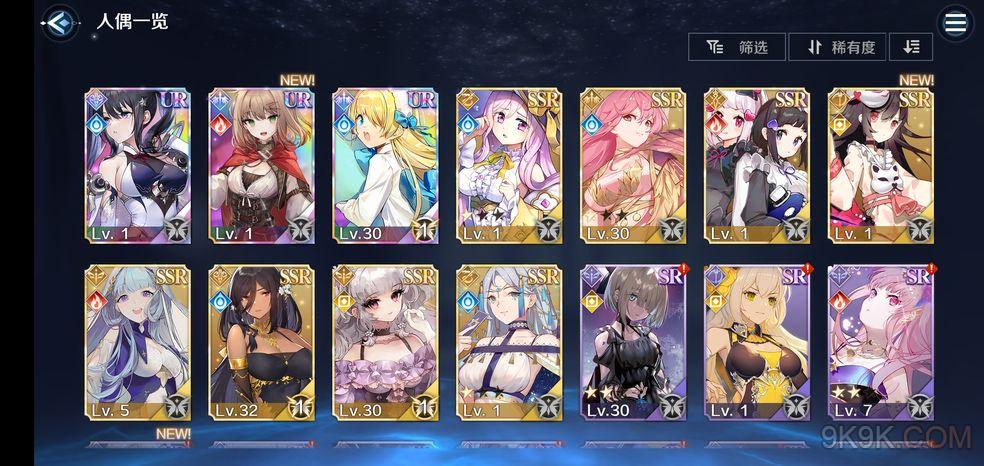Go back using the top-left arrow
Viewport: 984px width, 466px height.
click(x=61, y=23)
